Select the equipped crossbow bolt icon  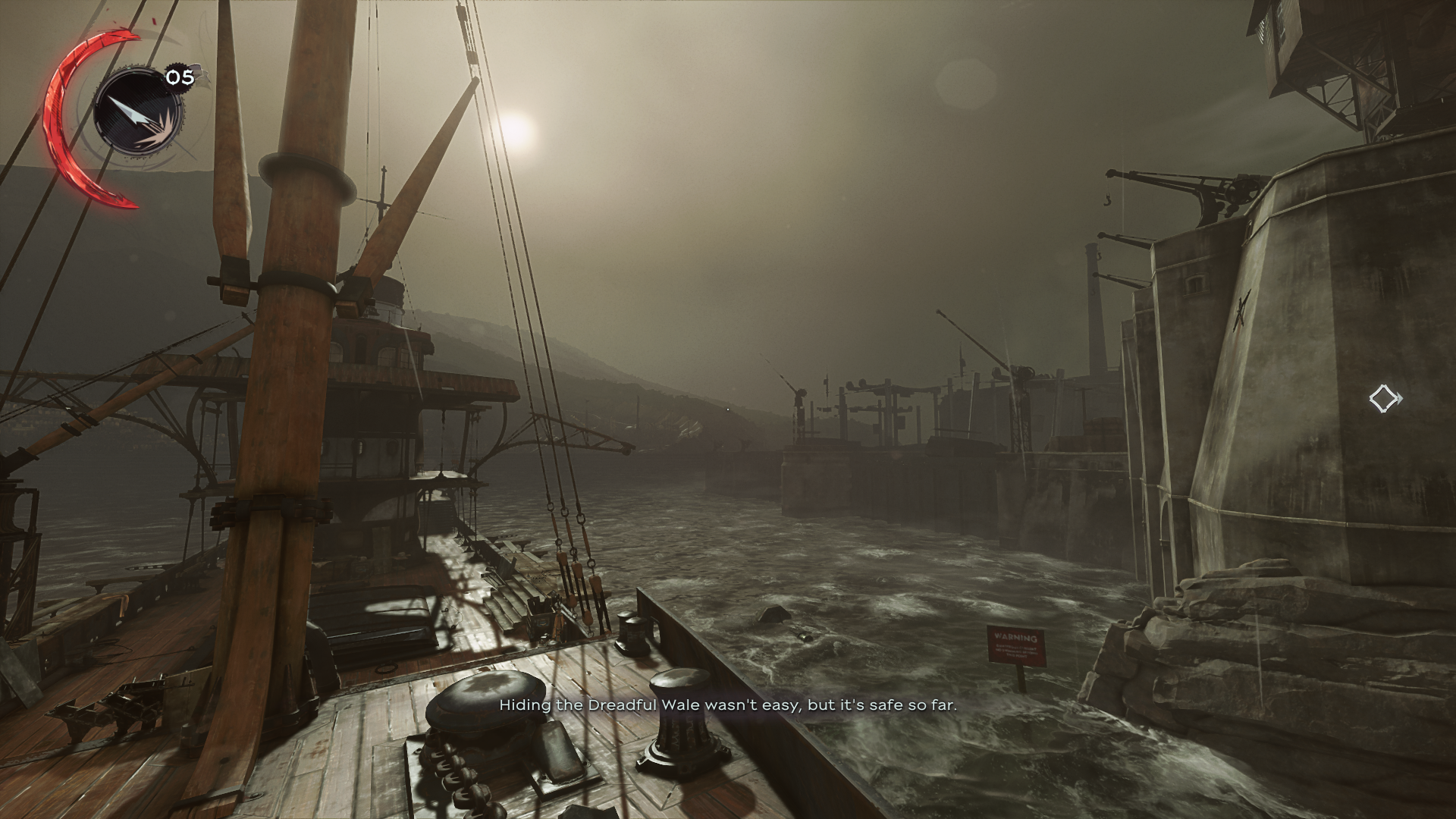(137, 114)
